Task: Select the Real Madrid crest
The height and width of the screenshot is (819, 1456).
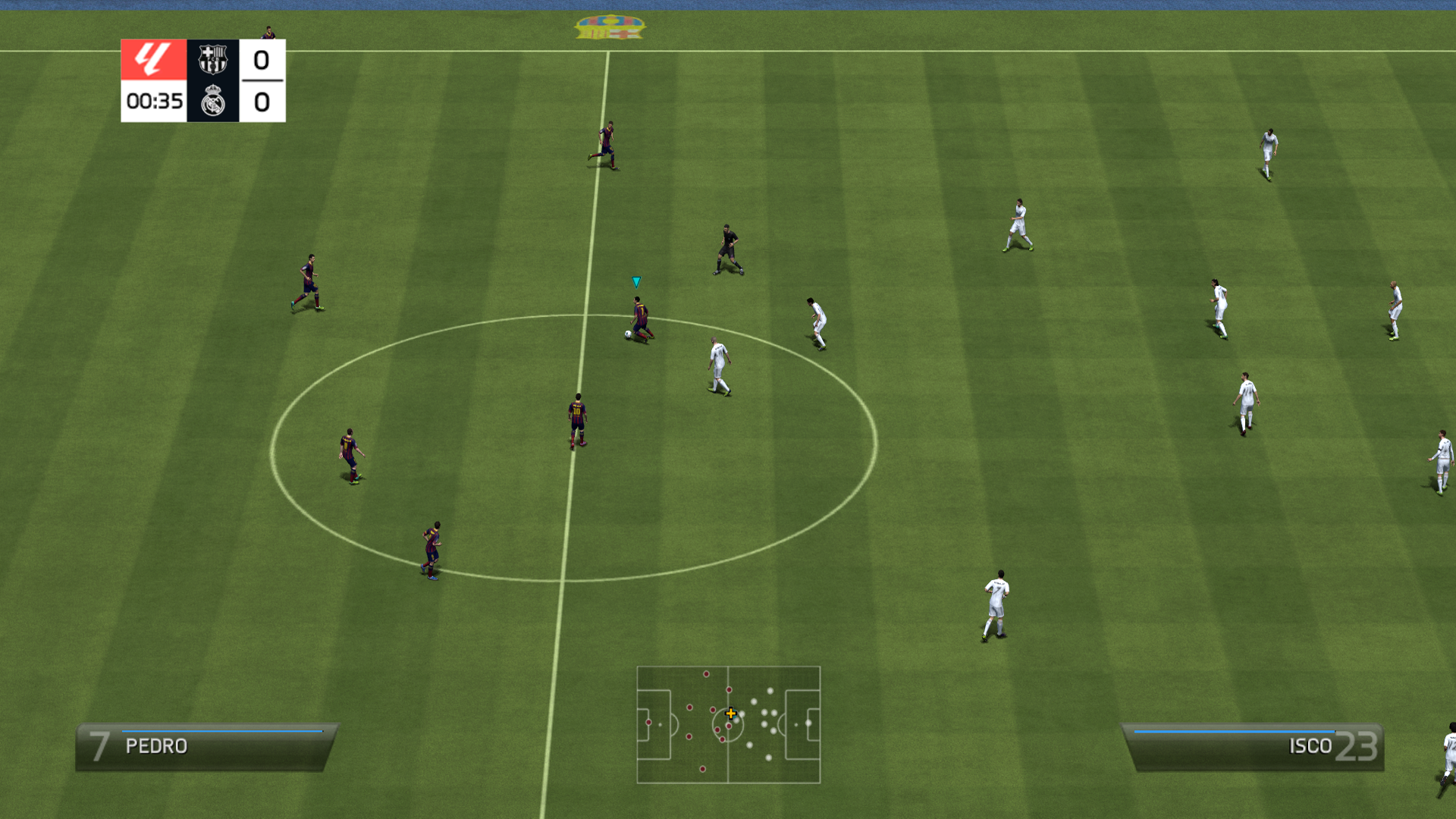Action: tap(213, 102)
